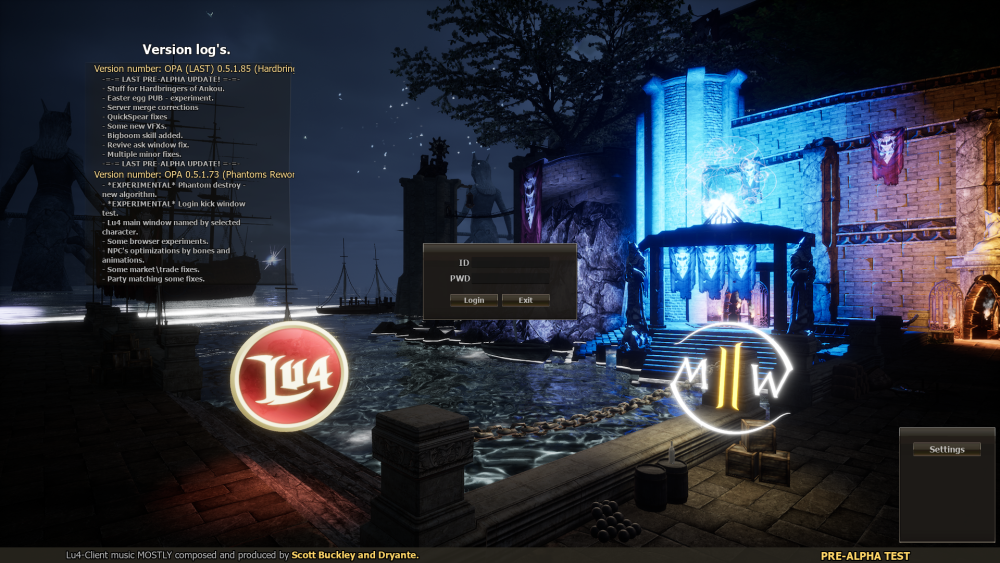The width and height of the screenshot is (1000, 563).
Task: Quit using the Exit button
Action: [525, 300]
